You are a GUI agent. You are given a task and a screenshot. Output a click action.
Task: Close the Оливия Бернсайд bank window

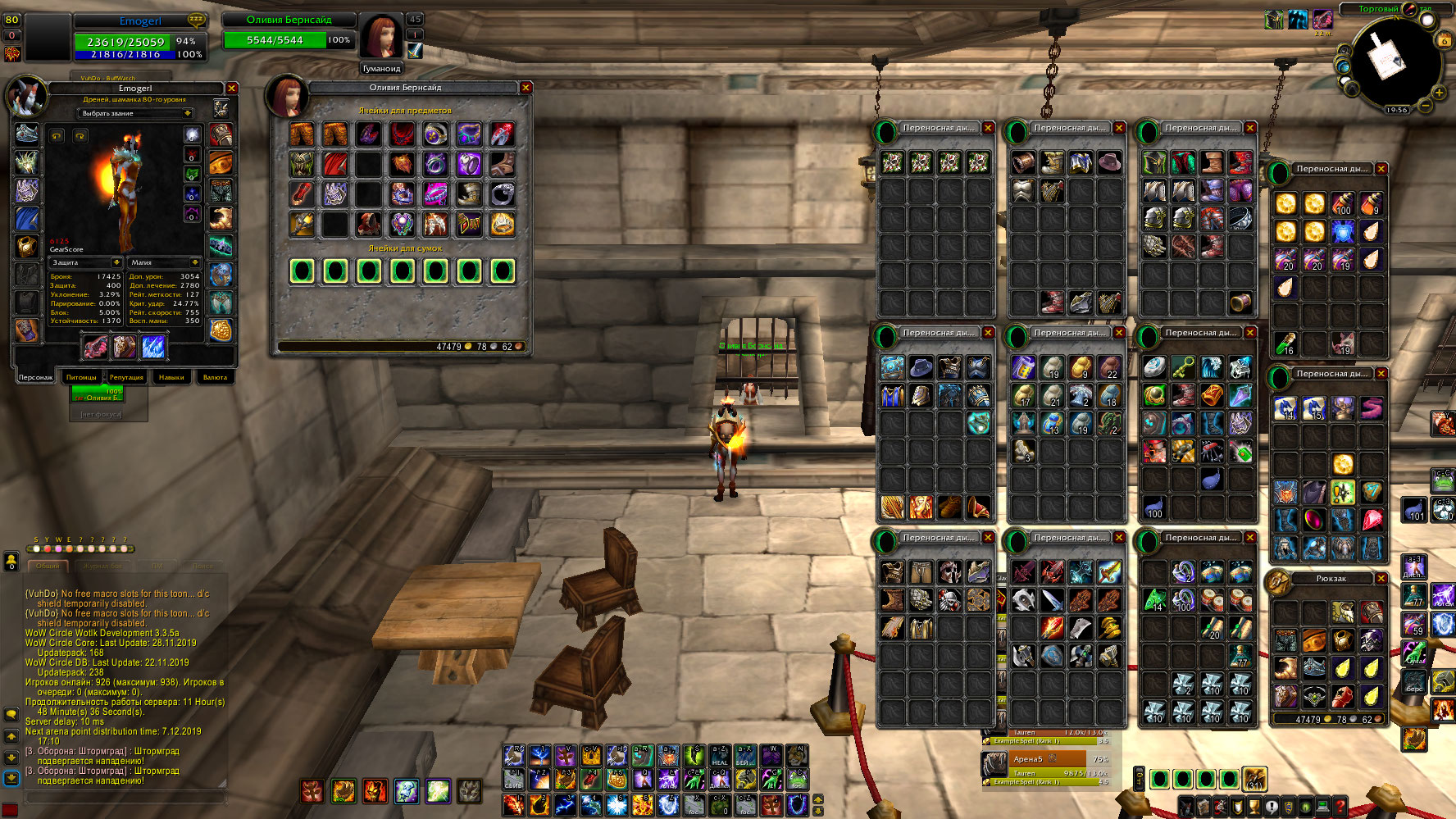(526, 88)
